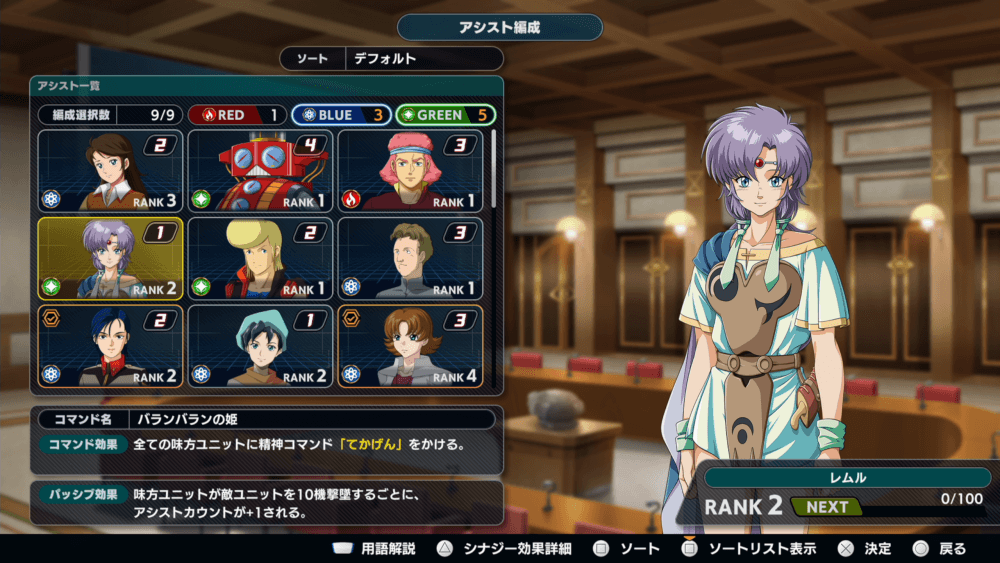Choose the red robot assist card
Screen dimensions: 1000x563
tap(261, 171)
